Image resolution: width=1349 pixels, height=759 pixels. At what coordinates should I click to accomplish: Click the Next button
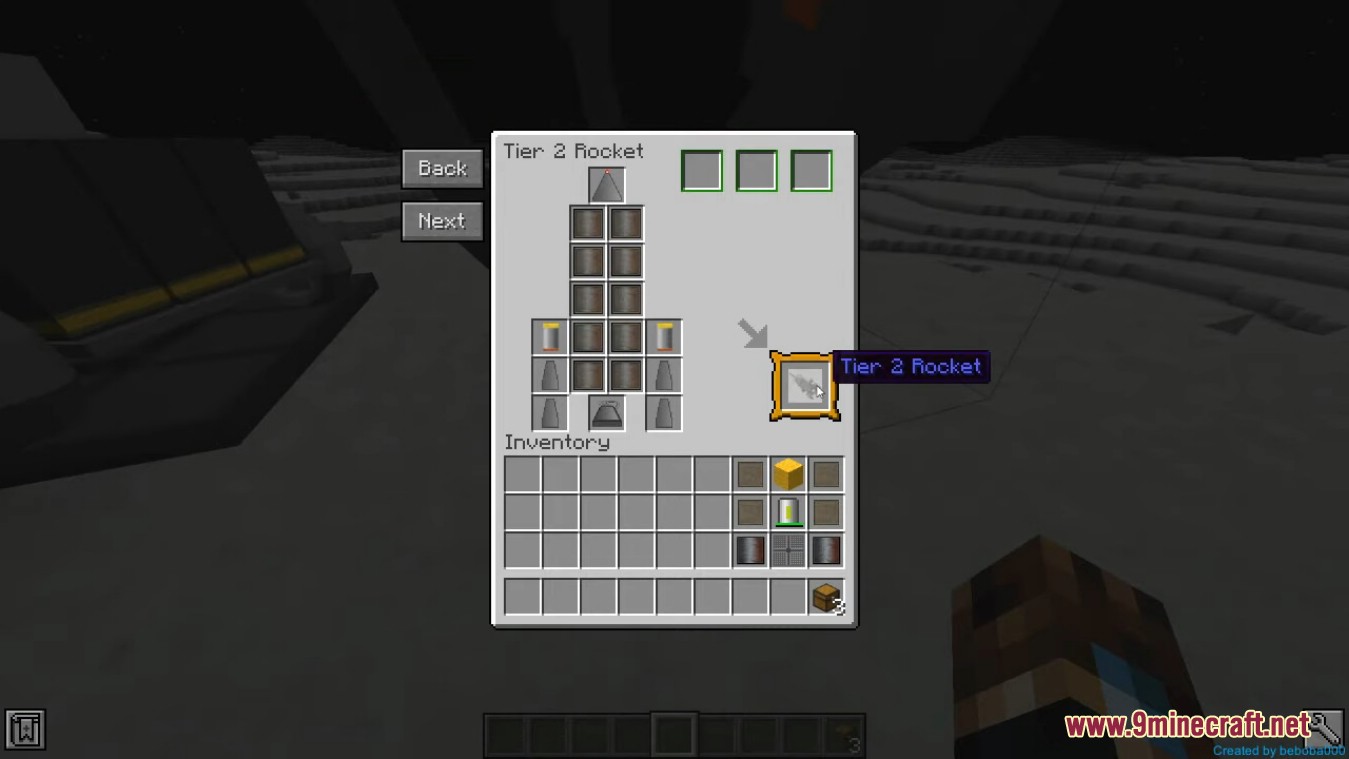click(441, 221)
